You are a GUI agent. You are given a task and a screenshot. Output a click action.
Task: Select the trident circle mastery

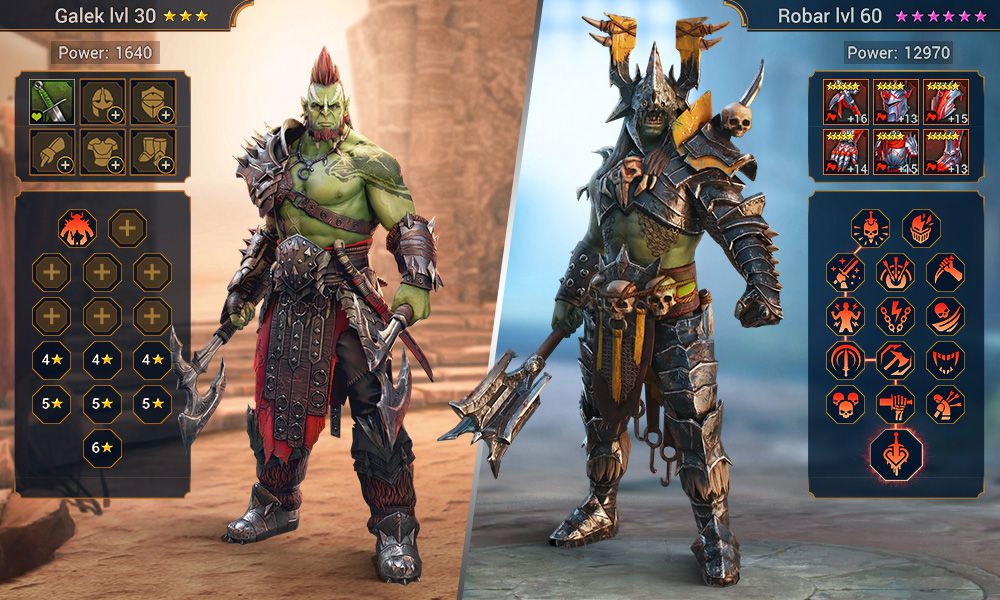[846, 360]
